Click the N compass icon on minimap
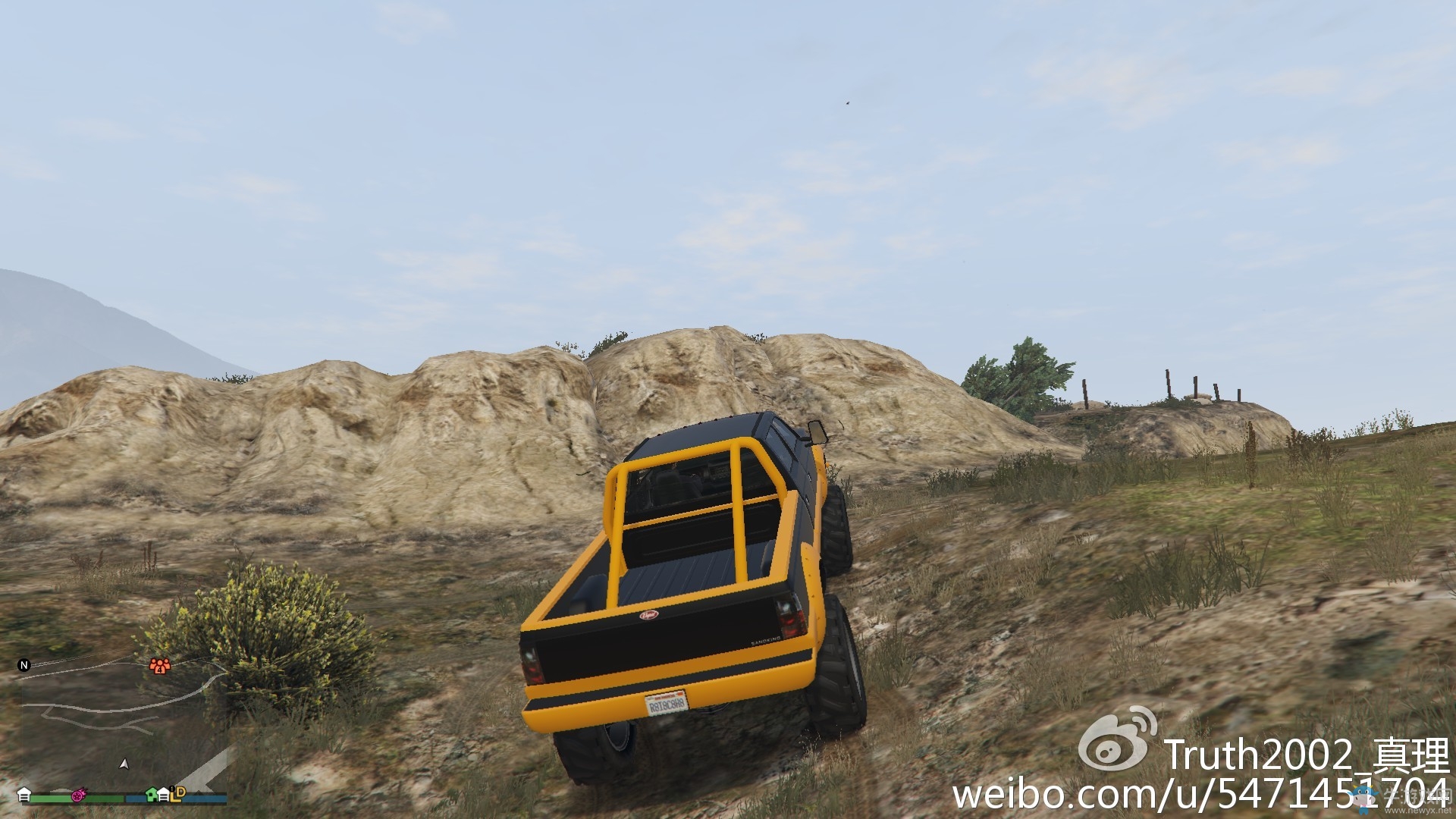 (x=24, y=664)
